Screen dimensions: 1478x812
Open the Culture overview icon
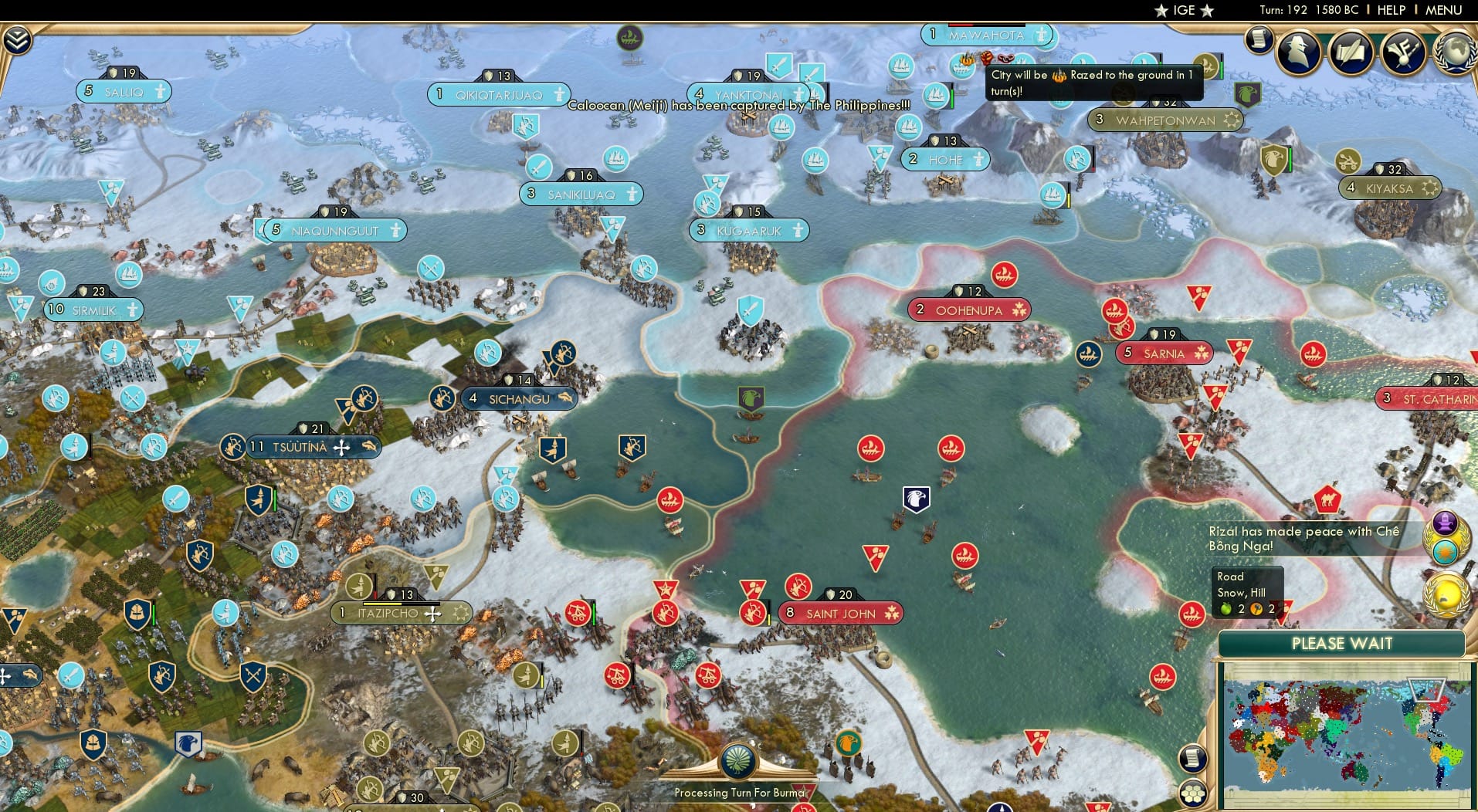(1403, 52)
